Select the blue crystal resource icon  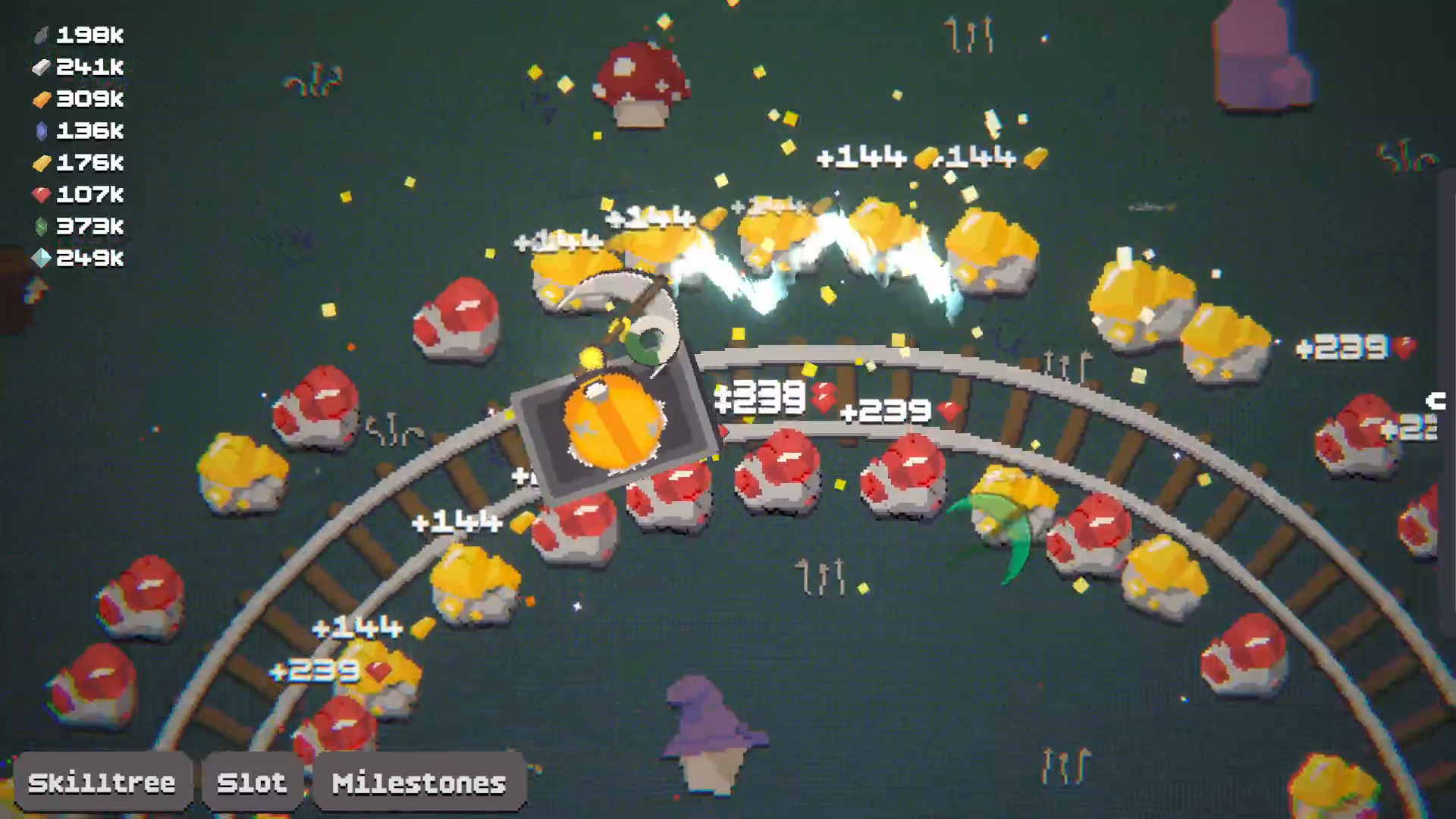click(x=42, y=131)
